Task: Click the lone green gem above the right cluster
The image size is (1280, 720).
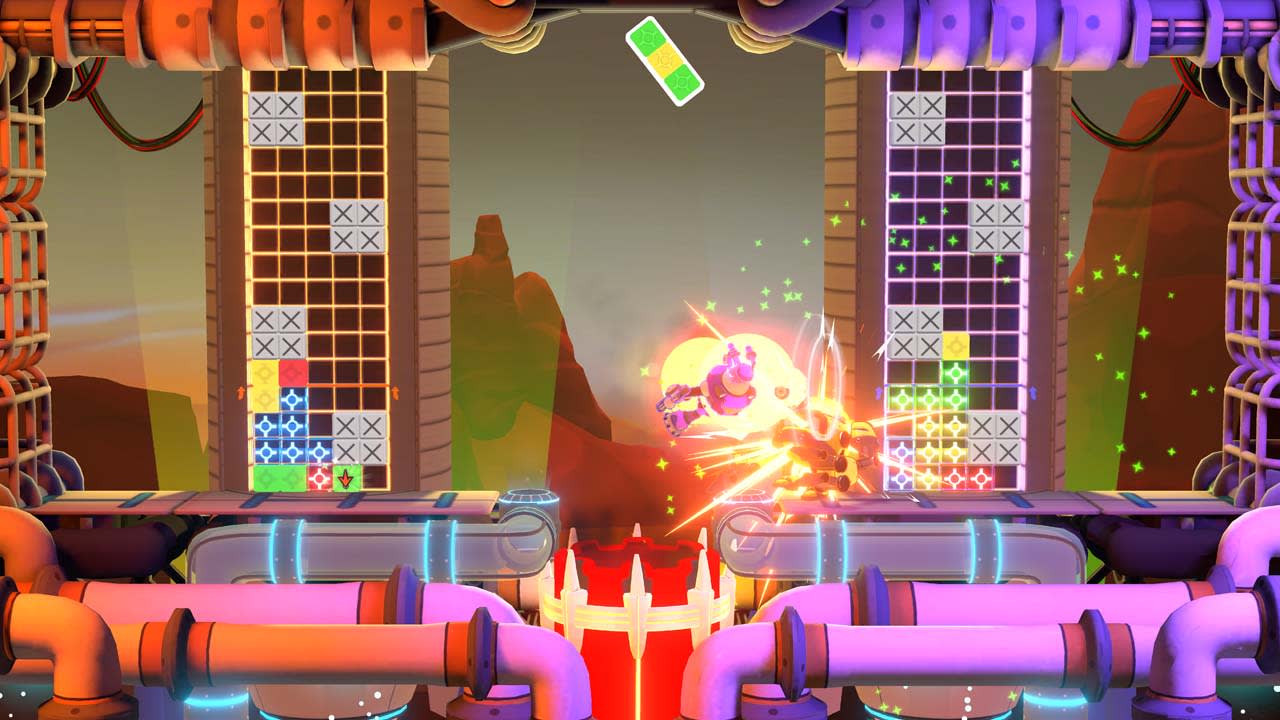Action: [955, 374]
